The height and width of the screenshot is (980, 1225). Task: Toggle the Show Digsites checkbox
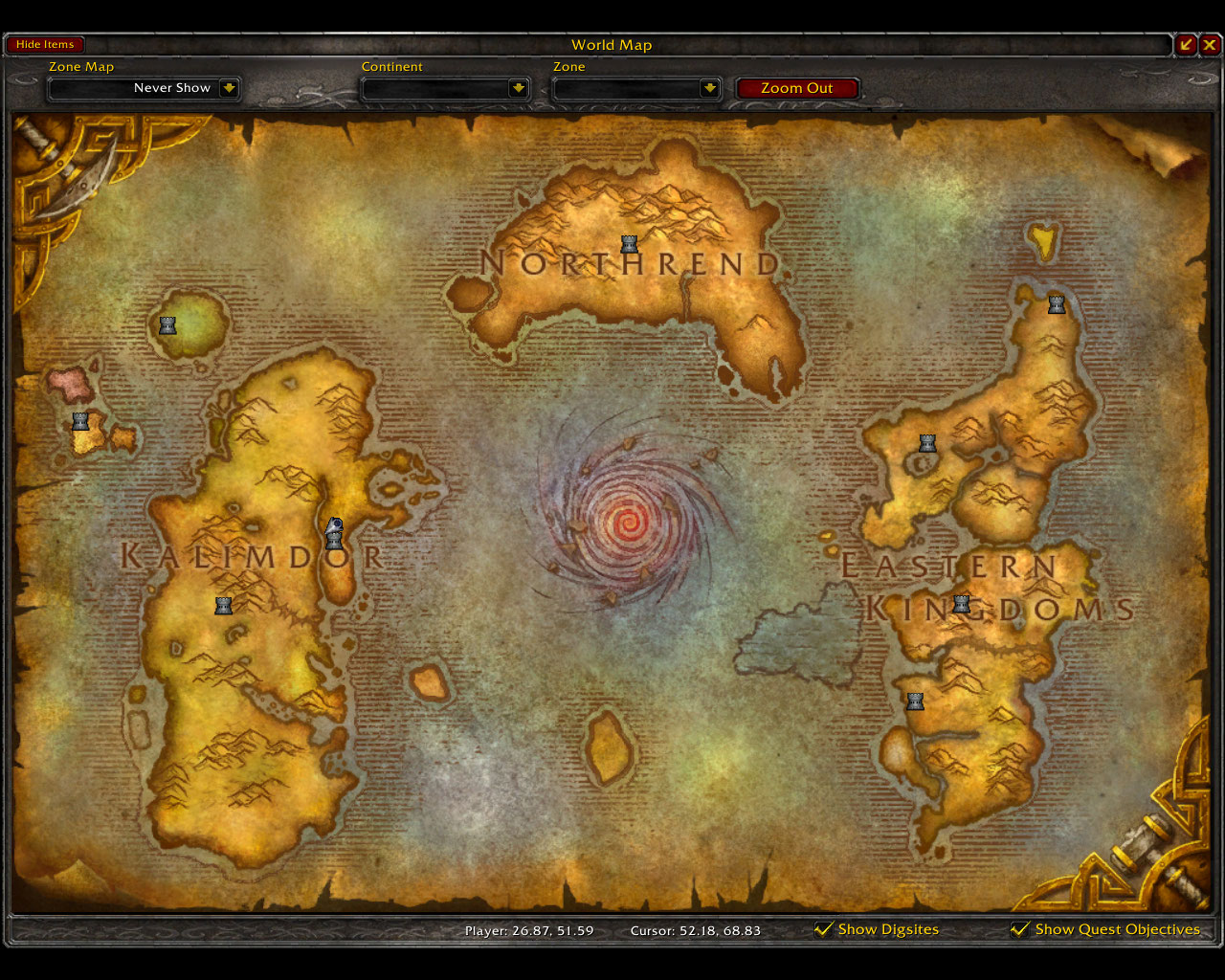[823, 929]
